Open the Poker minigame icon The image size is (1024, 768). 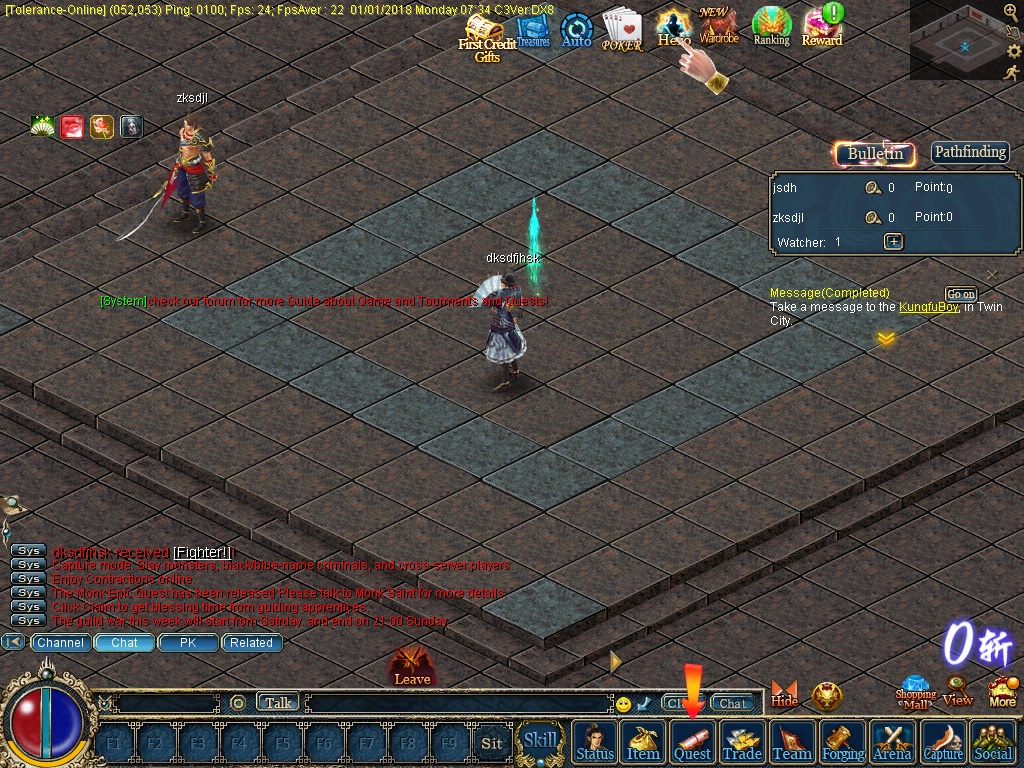tap(622, 32)
